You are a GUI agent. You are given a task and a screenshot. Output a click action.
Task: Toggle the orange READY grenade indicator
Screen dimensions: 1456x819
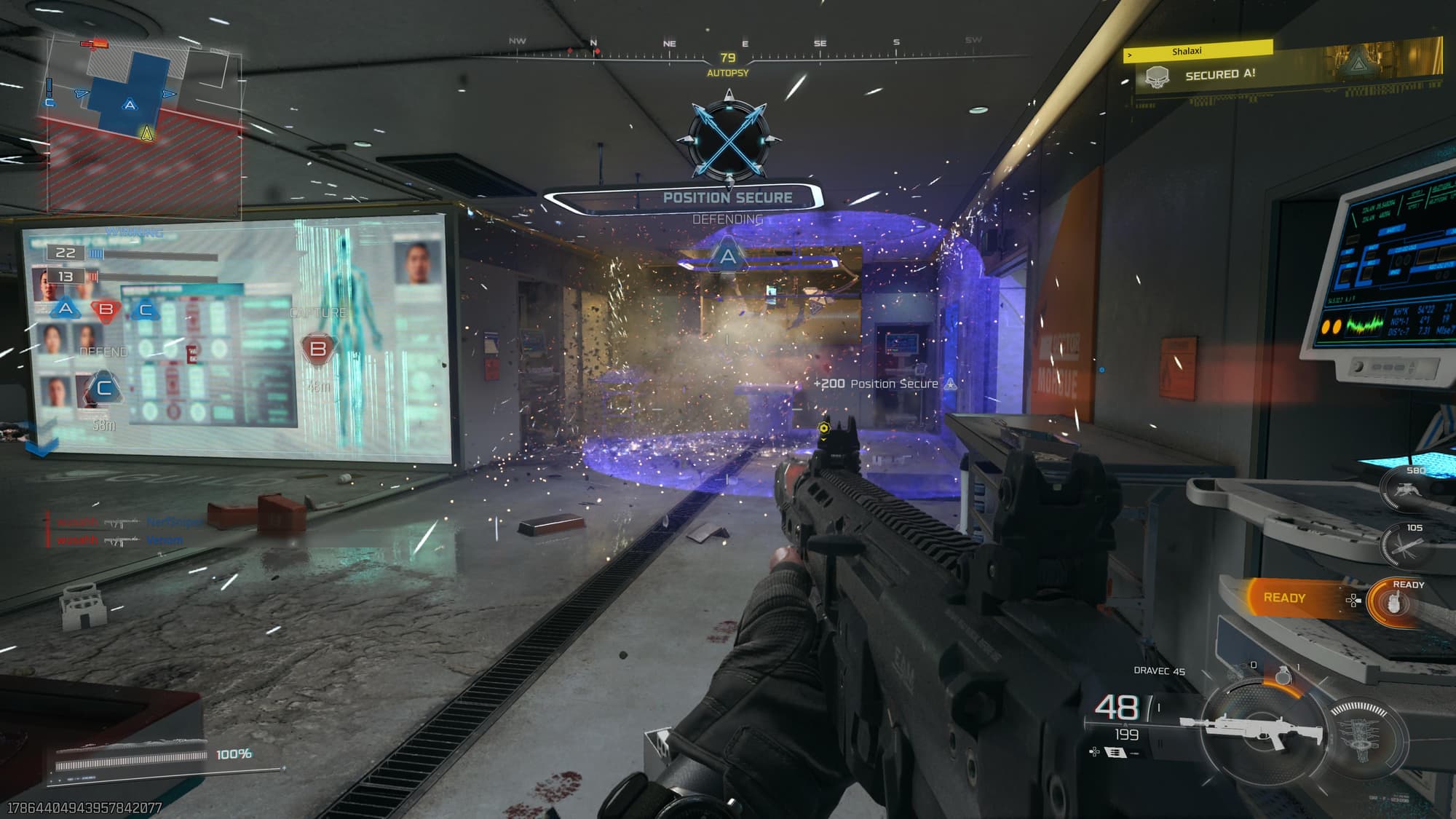coord(1283,596)
